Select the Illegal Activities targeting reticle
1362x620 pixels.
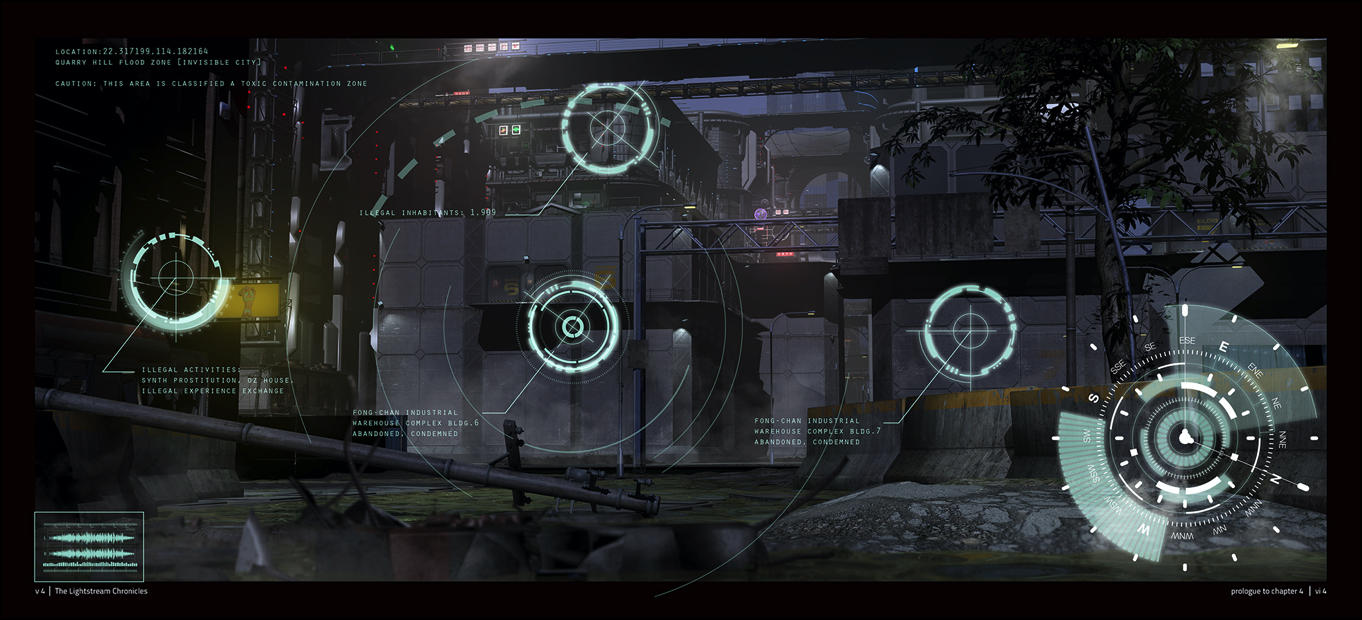tap(173, 280)
